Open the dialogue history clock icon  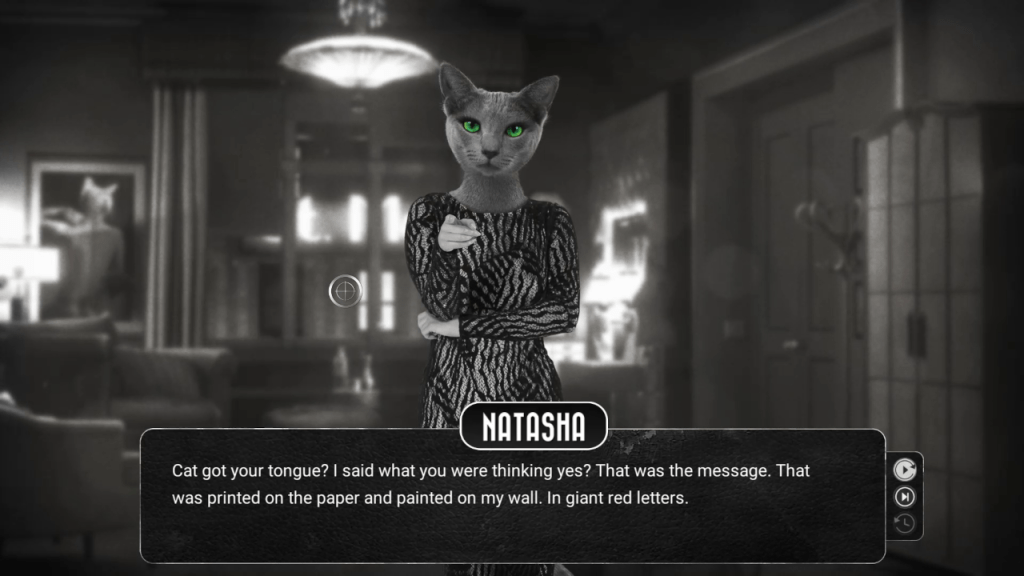tap(904, 523)
